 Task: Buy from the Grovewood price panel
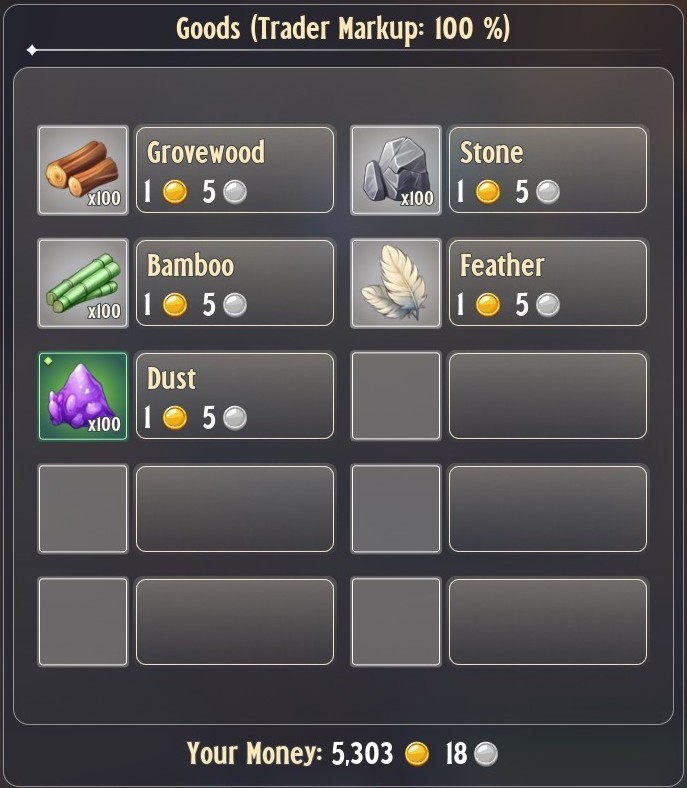(235, 170)
